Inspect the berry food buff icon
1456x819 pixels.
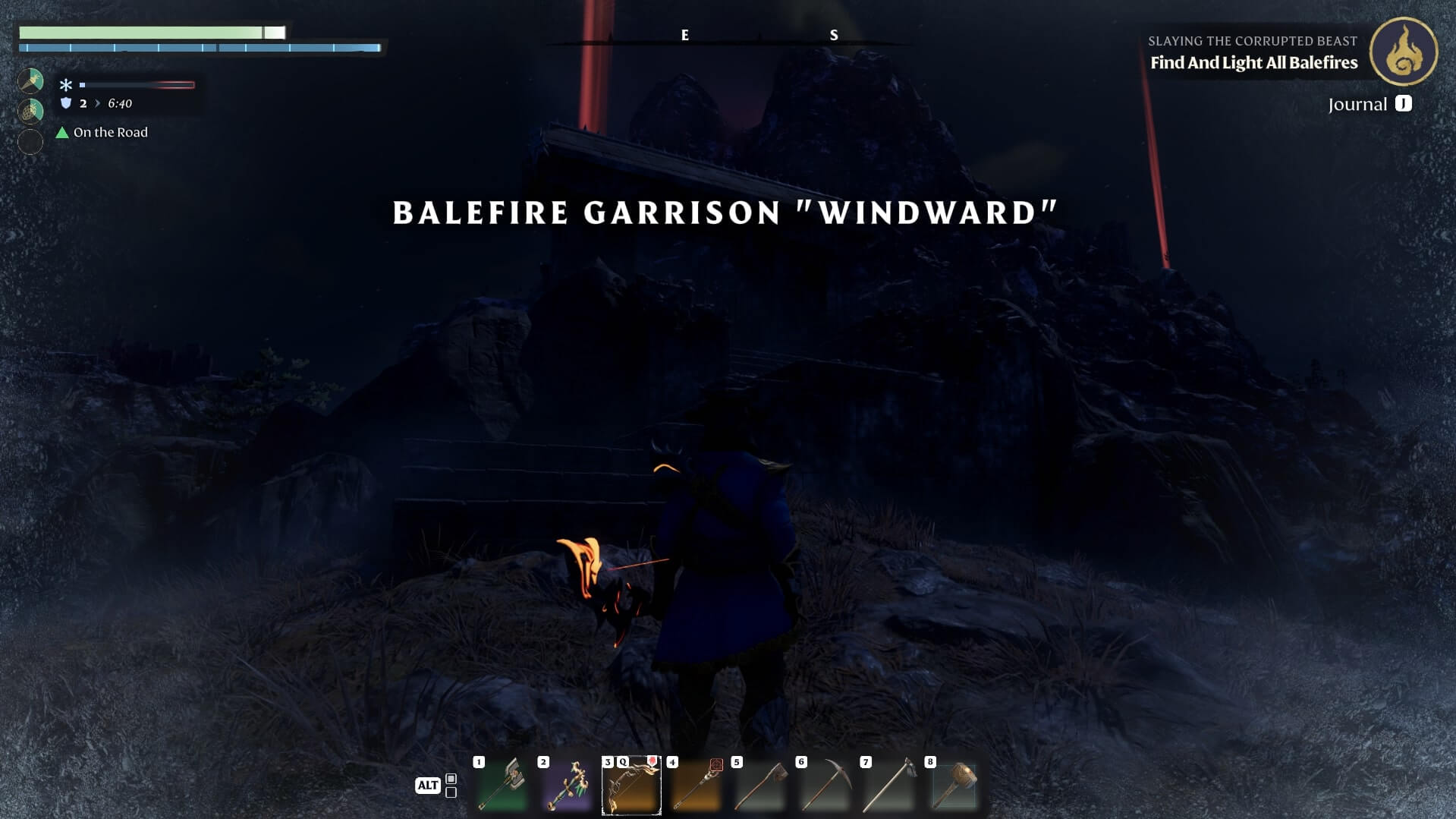pos(30,111)
